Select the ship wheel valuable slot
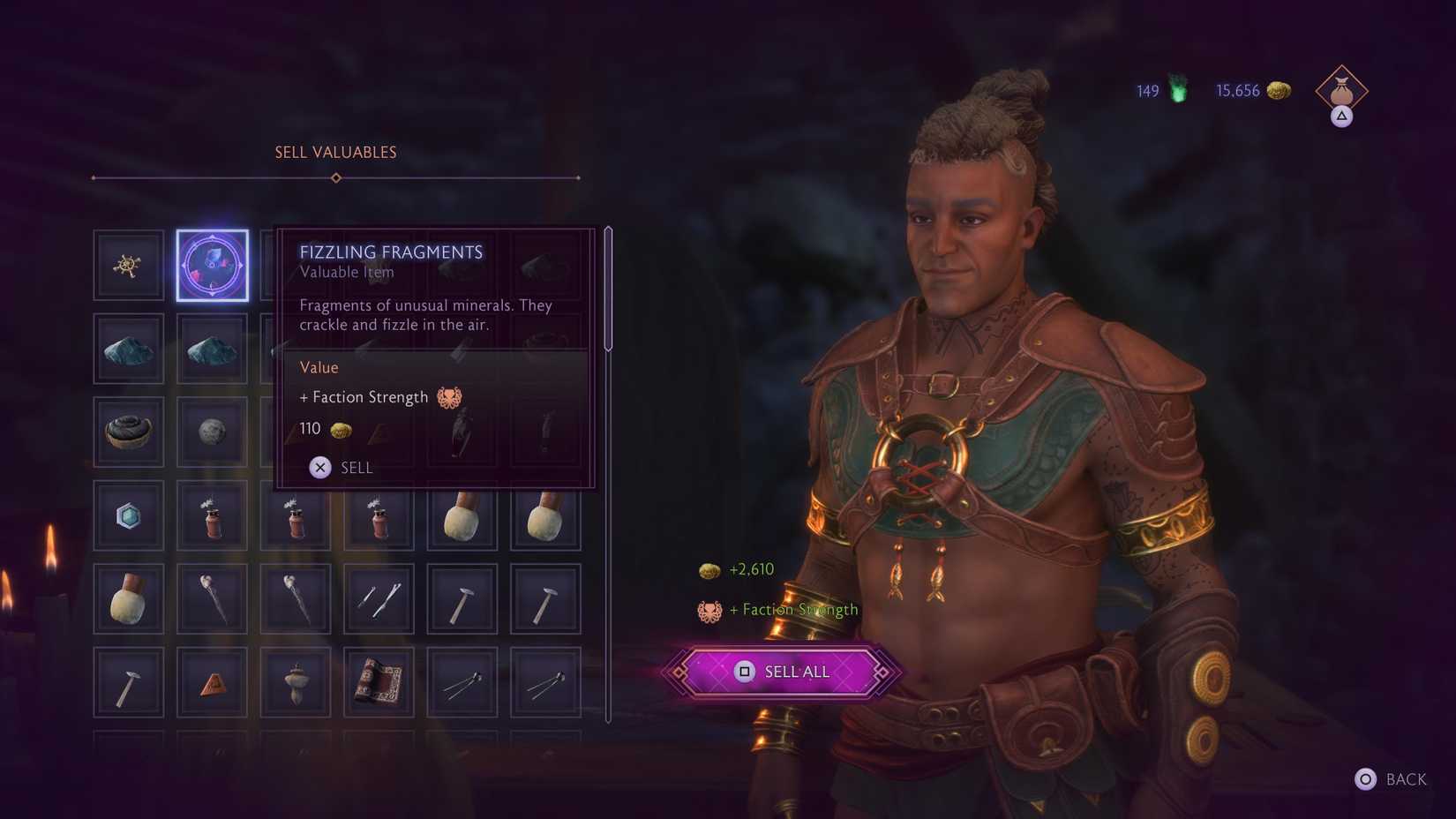1456x819 pixels. pyautogui.click(x=129, y=266)
